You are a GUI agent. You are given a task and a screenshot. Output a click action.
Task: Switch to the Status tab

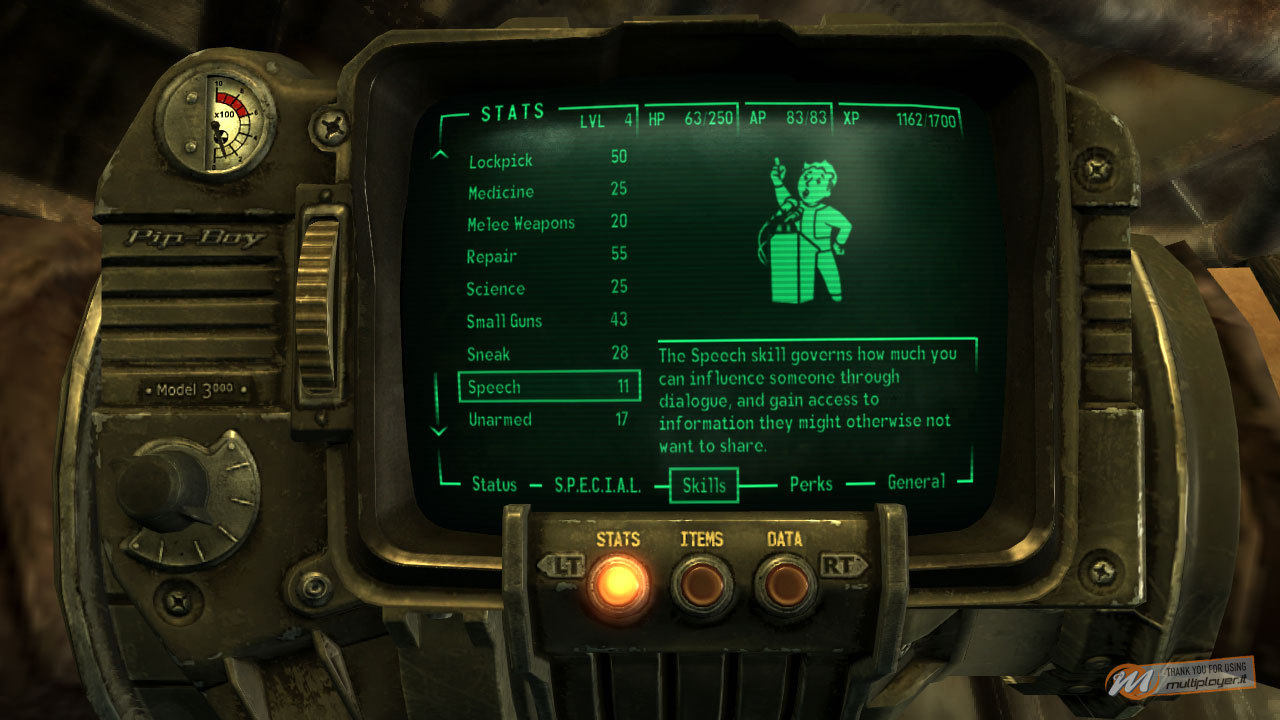coord(495,485)
